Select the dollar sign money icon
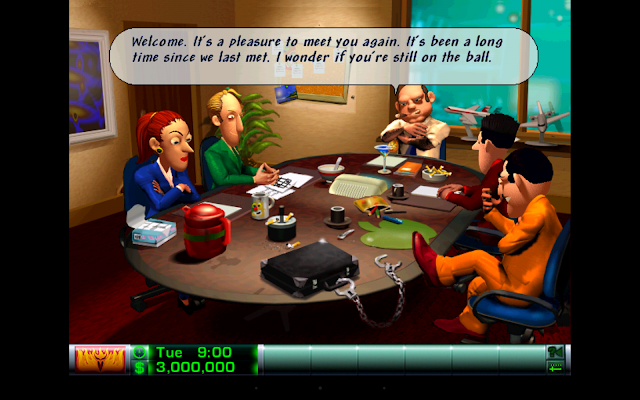Screen dimensions: 640x400 pyautogui.click(x=140, y=367)
